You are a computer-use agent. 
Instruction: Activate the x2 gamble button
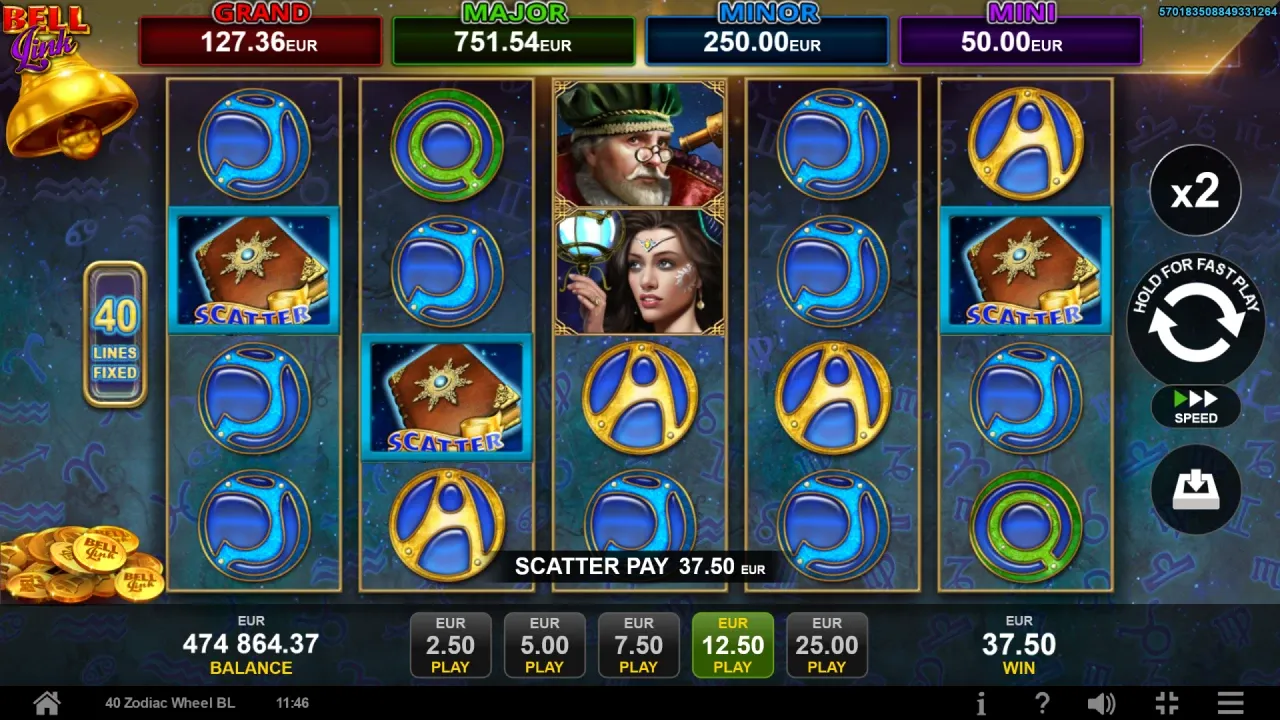[1195, 191]
